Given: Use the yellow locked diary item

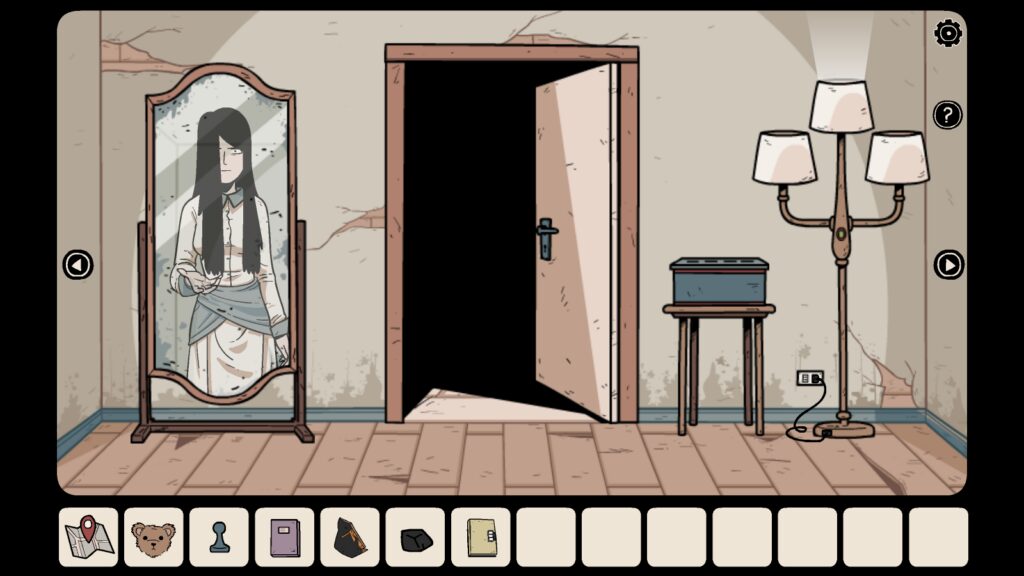Looking at the screenshot, I should coord(481,538).
